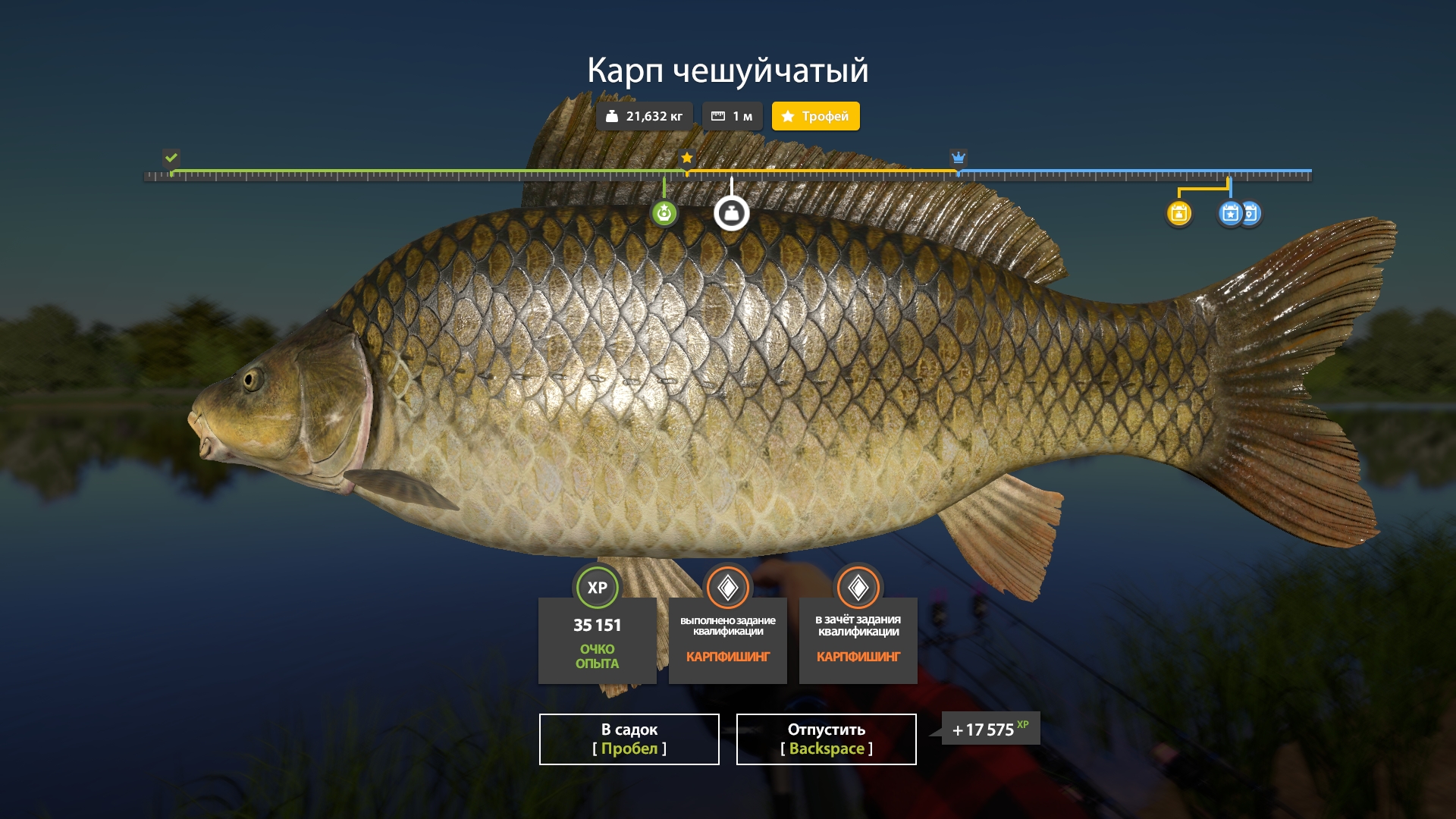Click the fish title Карп чешуйчатый
Image resolution: width=1456 pixels, height=819 pixels.
[728, 70]
